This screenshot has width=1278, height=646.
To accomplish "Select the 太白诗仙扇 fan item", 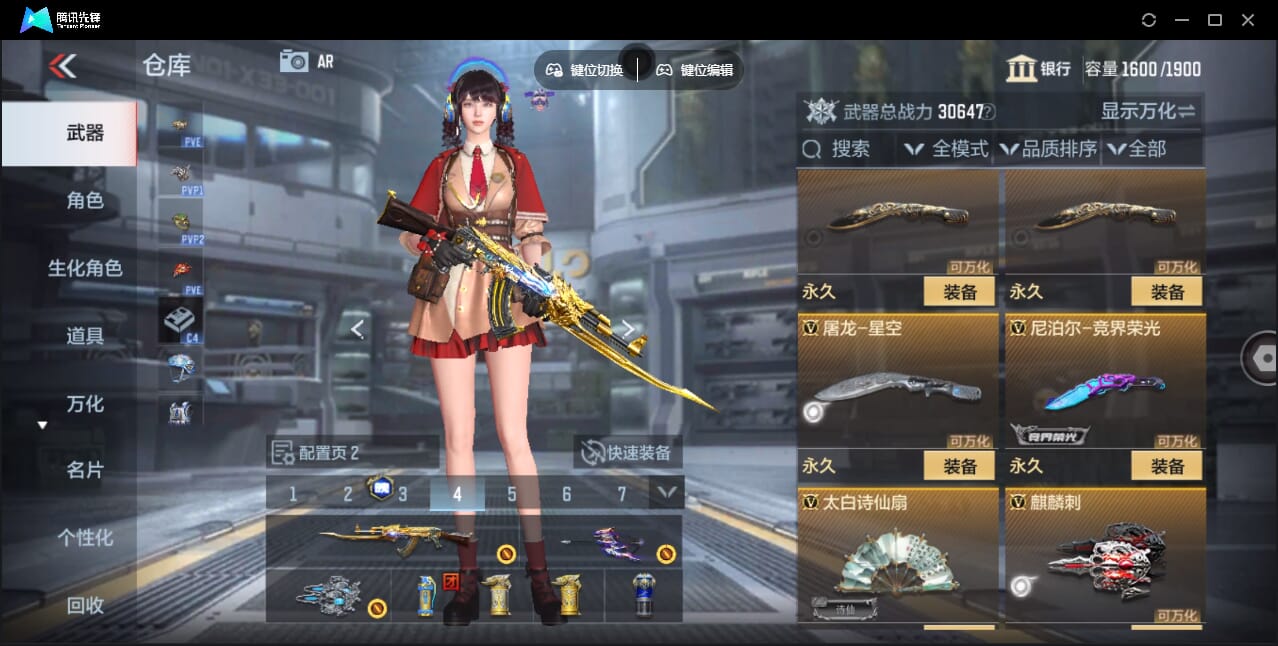I will (897, 556).
